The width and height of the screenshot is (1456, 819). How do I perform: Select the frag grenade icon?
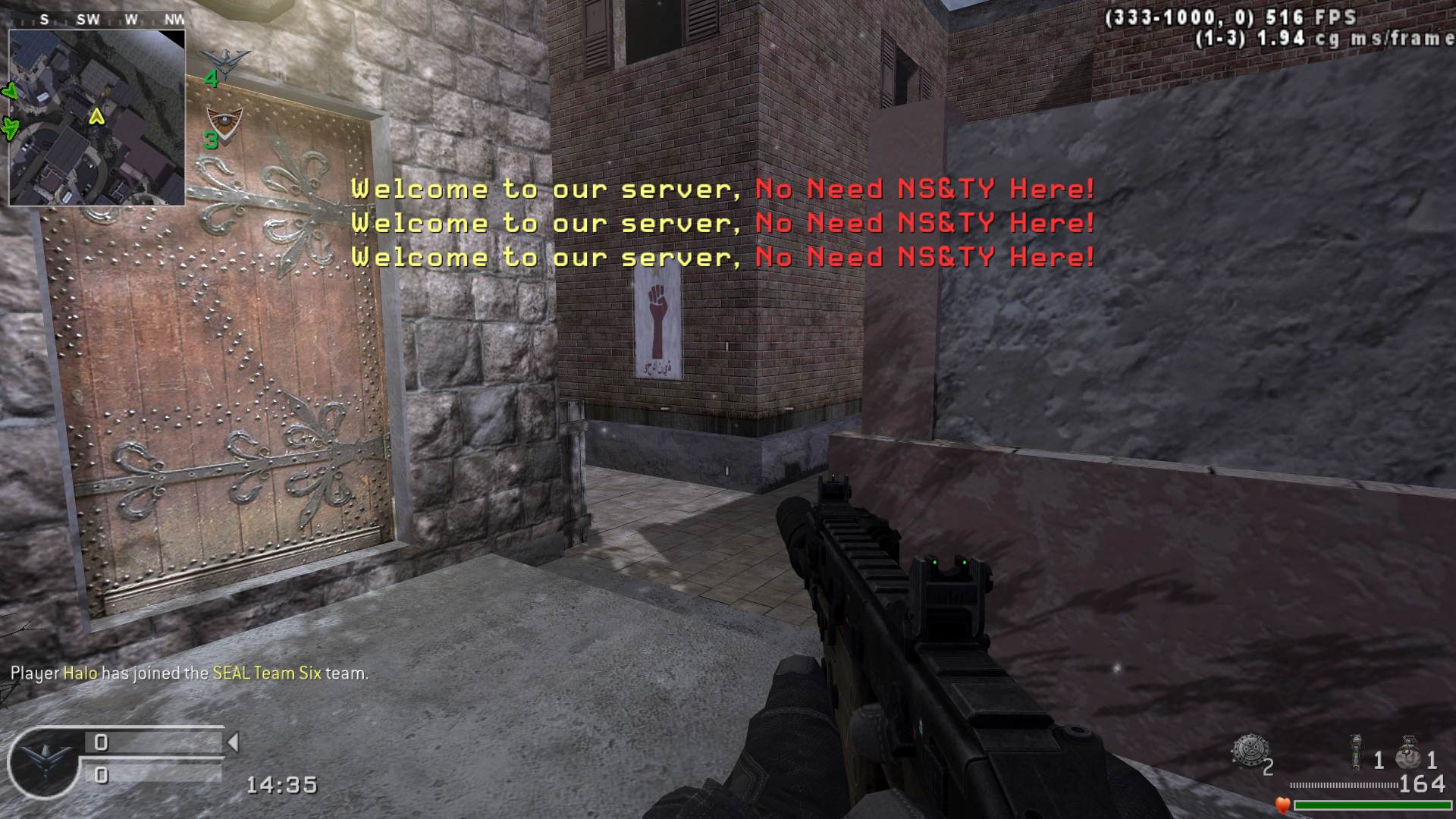tap(1409, 752)
